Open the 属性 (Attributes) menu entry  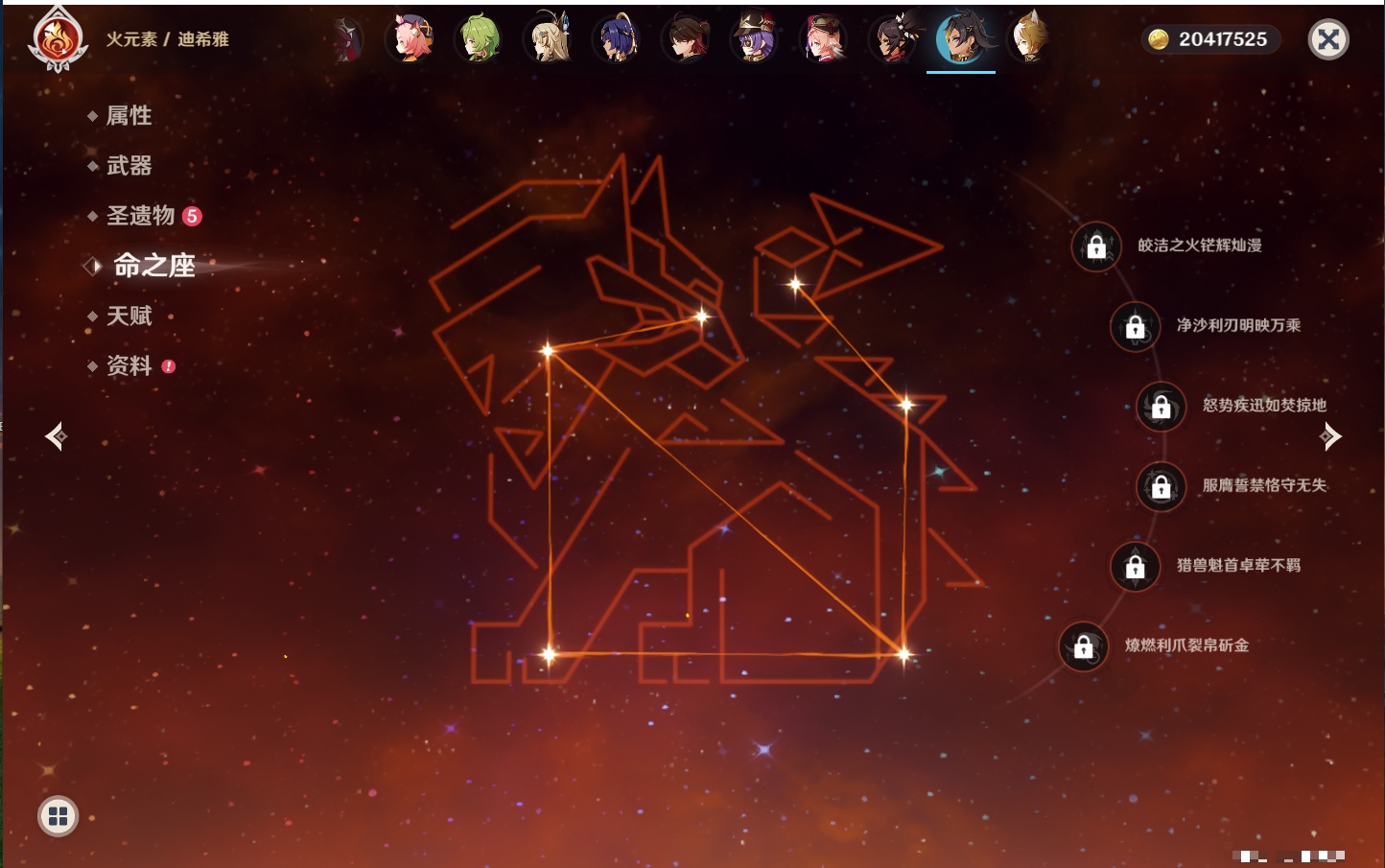click(x=129, y=116)
